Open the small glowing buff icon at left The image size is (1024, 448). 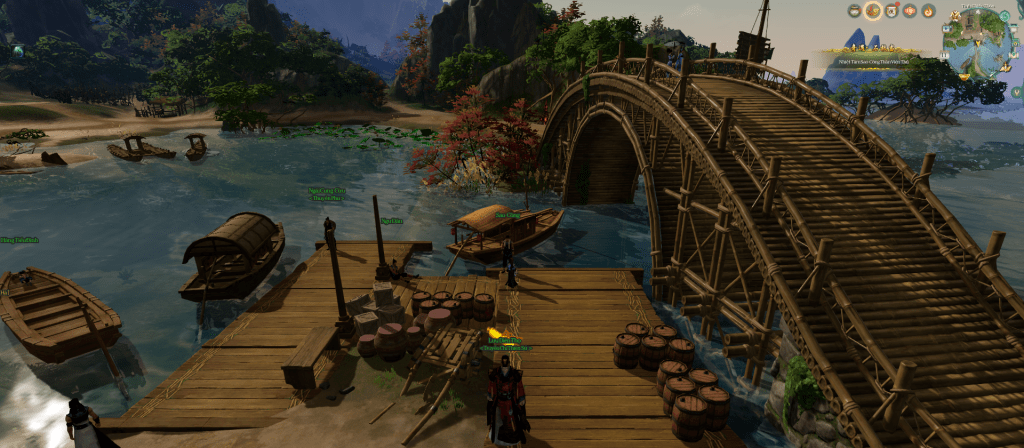tap(18, 50)
